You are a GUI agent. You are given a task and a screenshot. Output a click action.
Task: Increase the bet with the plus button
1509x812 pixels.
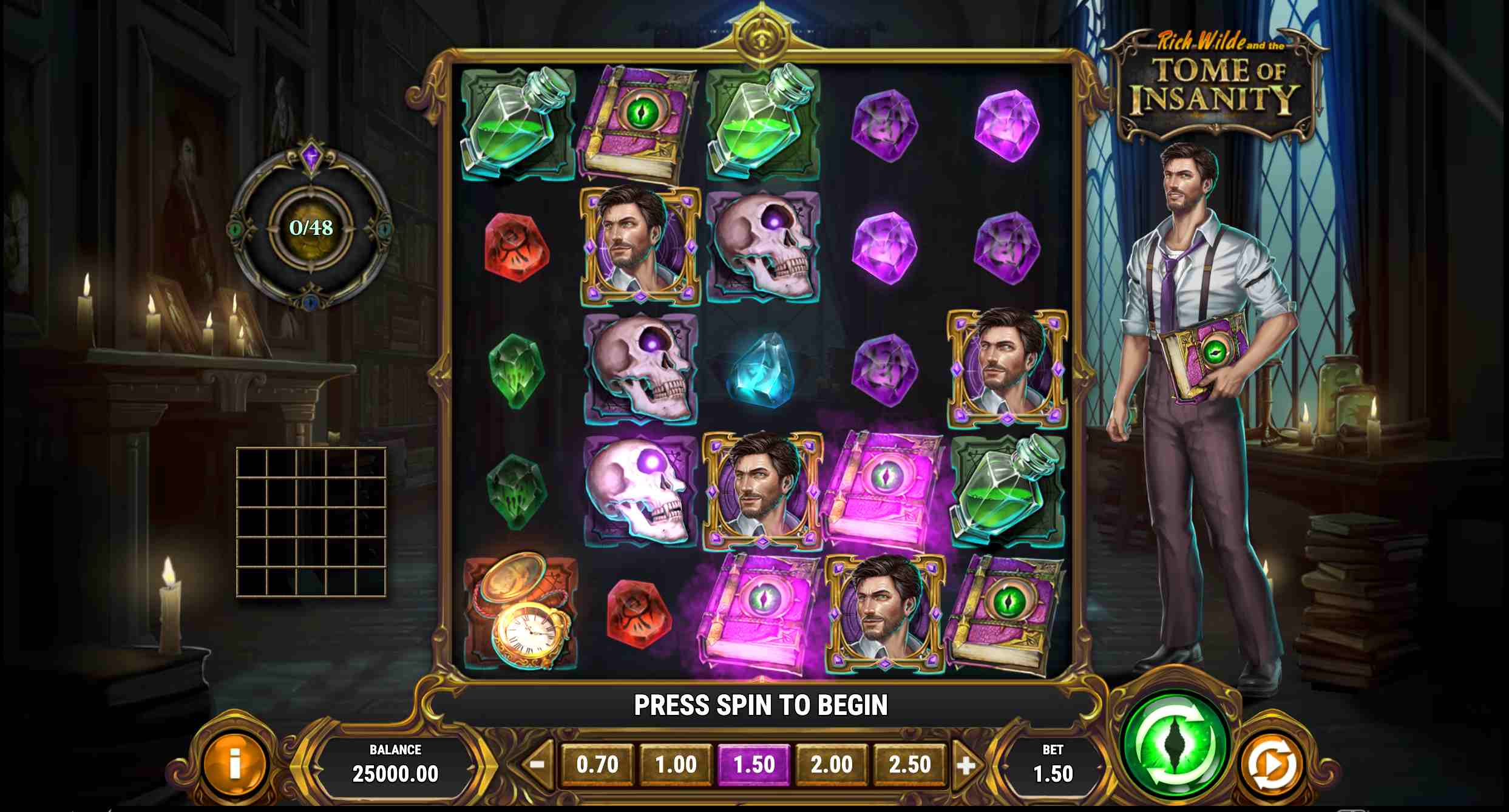[966, 765]
